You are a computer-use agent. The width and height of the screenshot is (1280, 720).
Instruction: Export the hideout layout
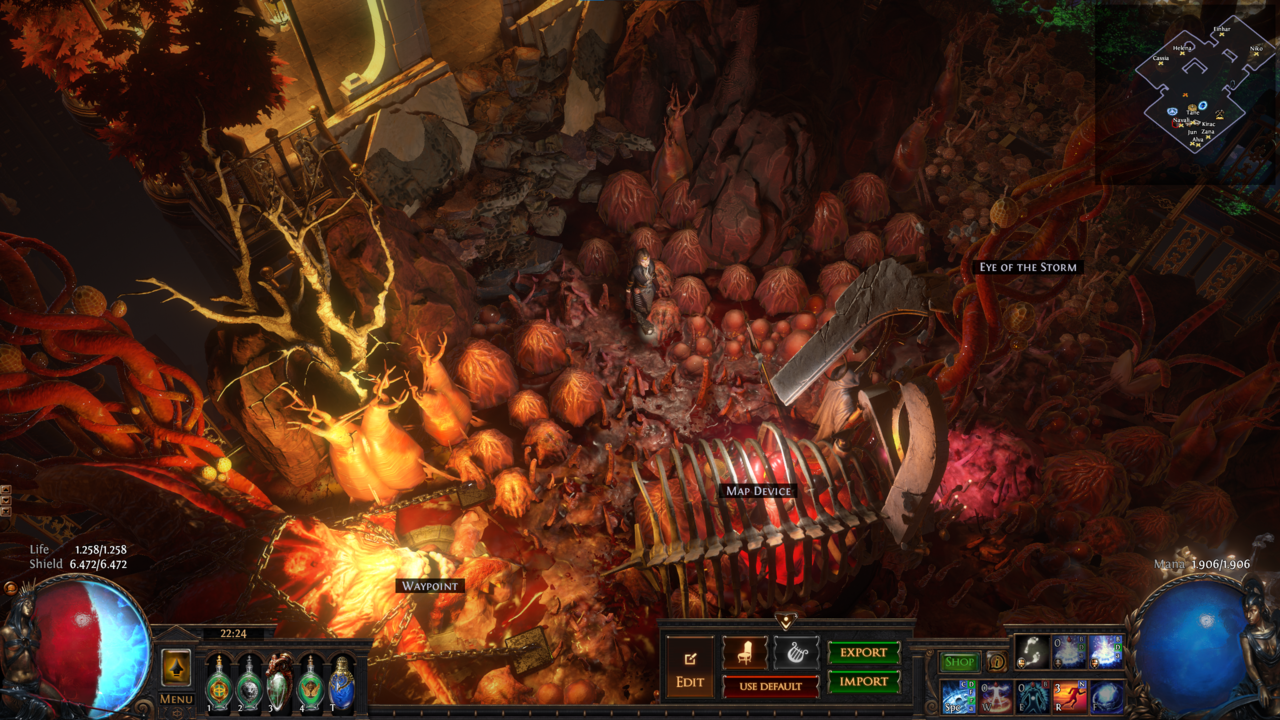tap(864, 652)
